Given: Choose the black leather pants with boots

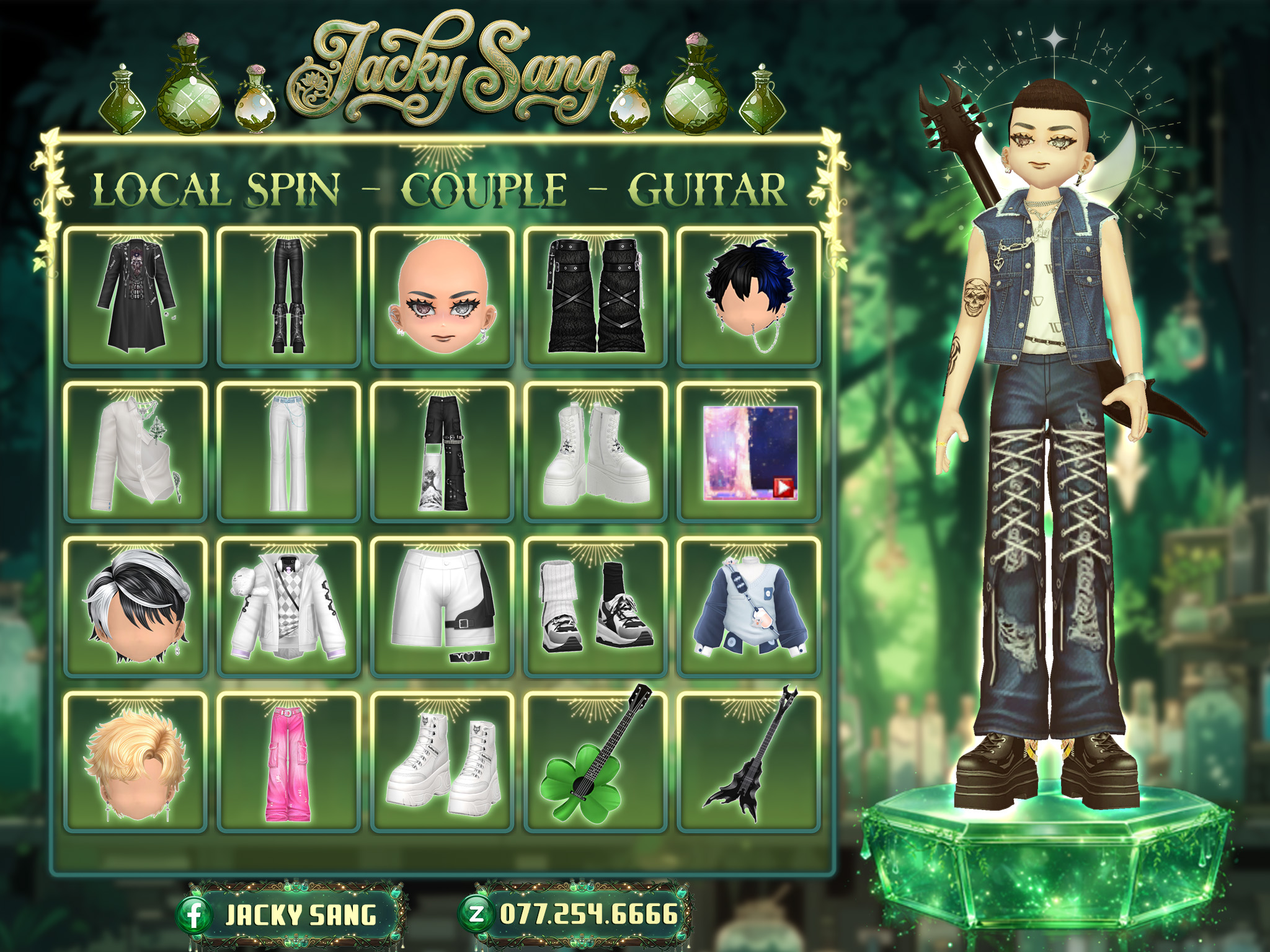Looking at the screenshot, I should tap(288, 297).
